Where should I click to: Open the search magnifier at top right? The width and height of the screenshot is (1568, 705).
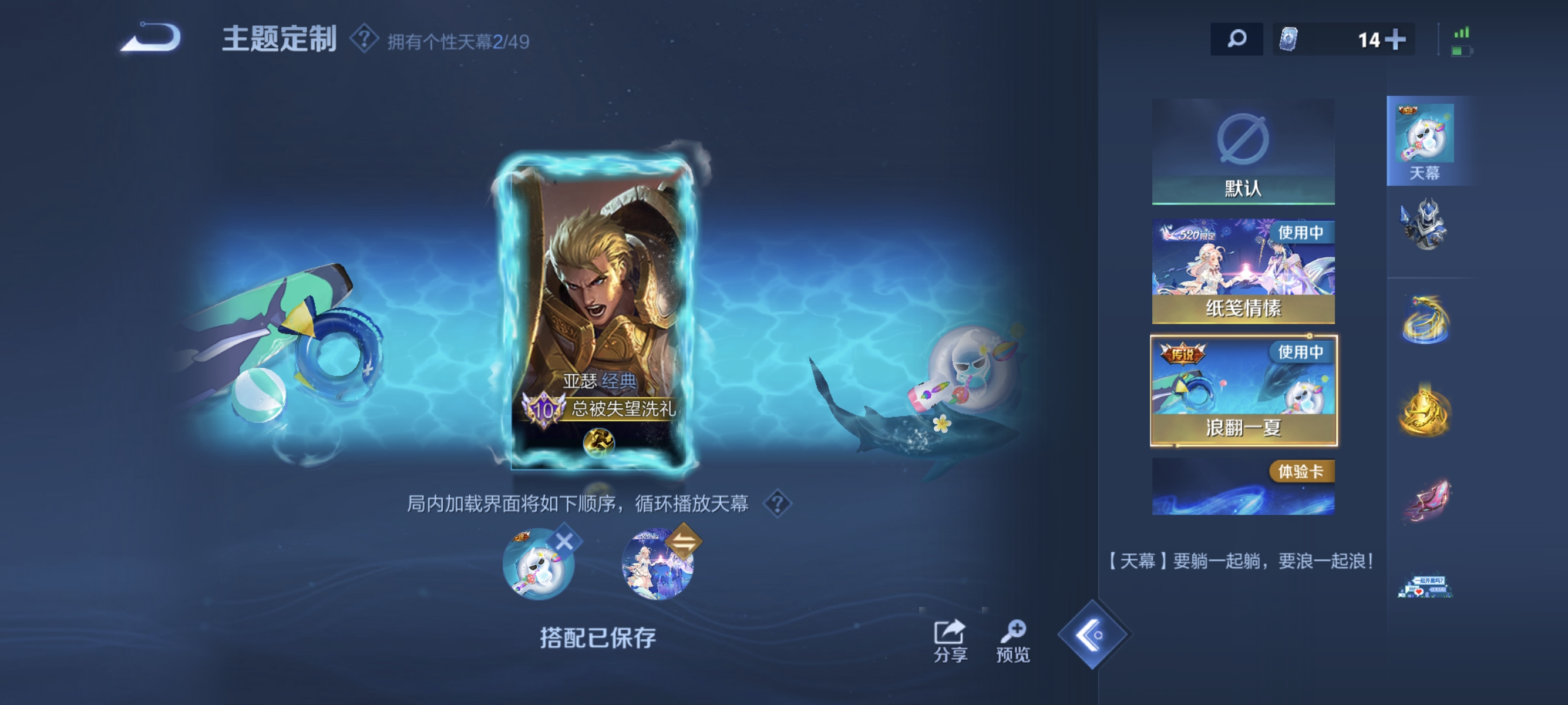1236,38
